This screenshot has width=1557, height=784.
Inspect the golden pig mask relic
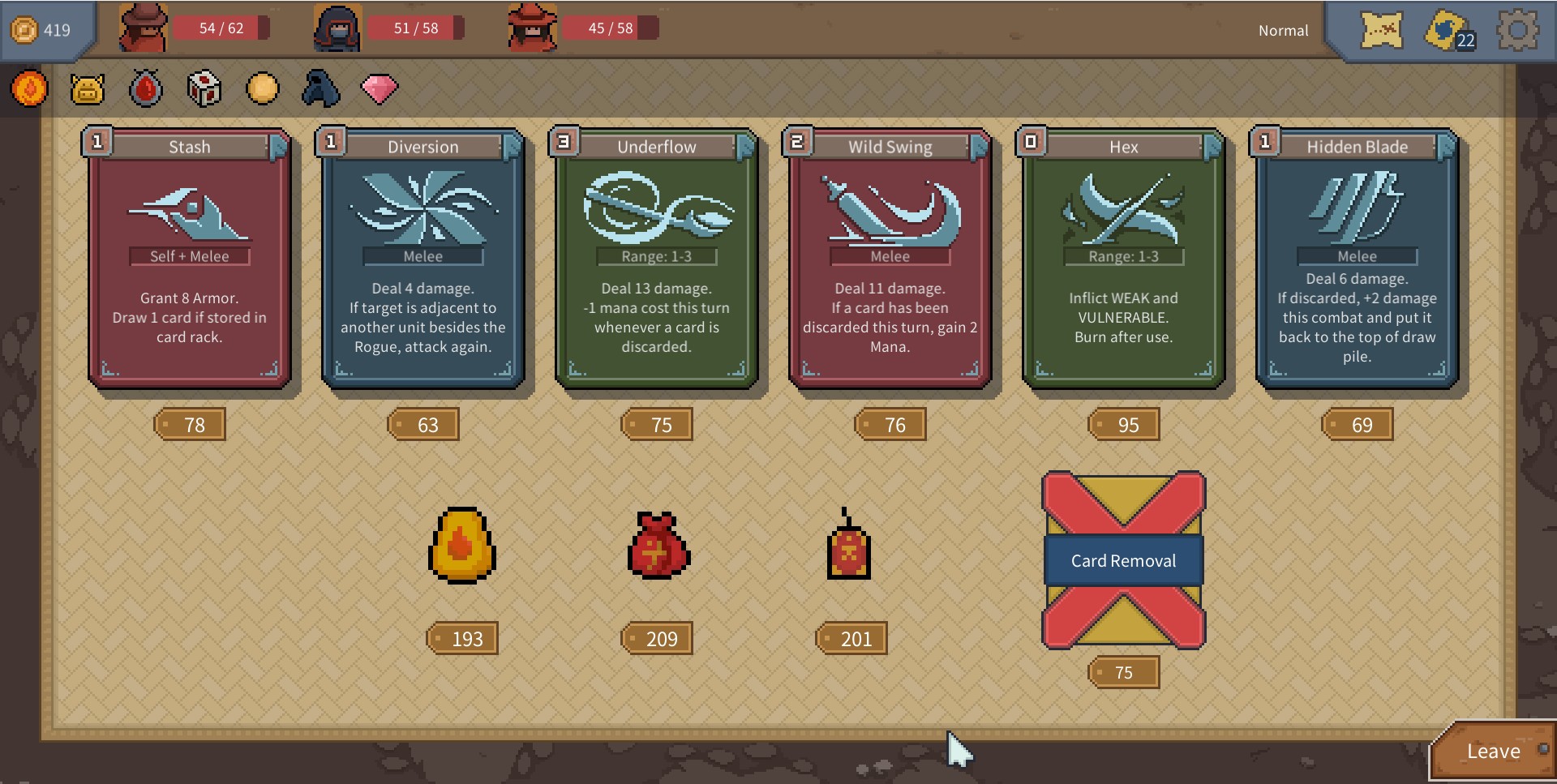(88, 88)
